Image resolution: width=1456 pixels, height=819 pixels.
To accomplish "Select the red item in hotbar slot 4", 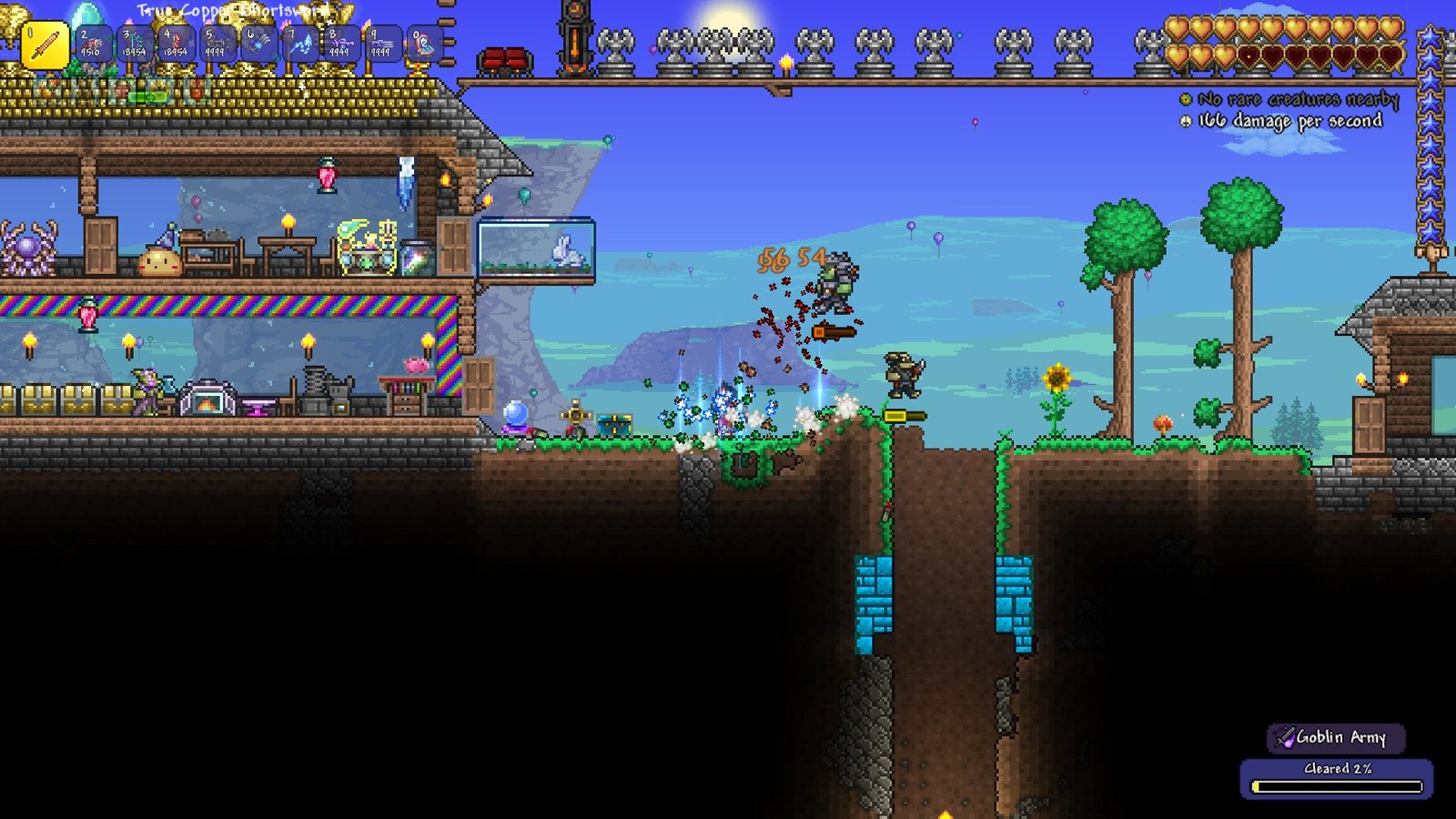I will tap(175, 44).
